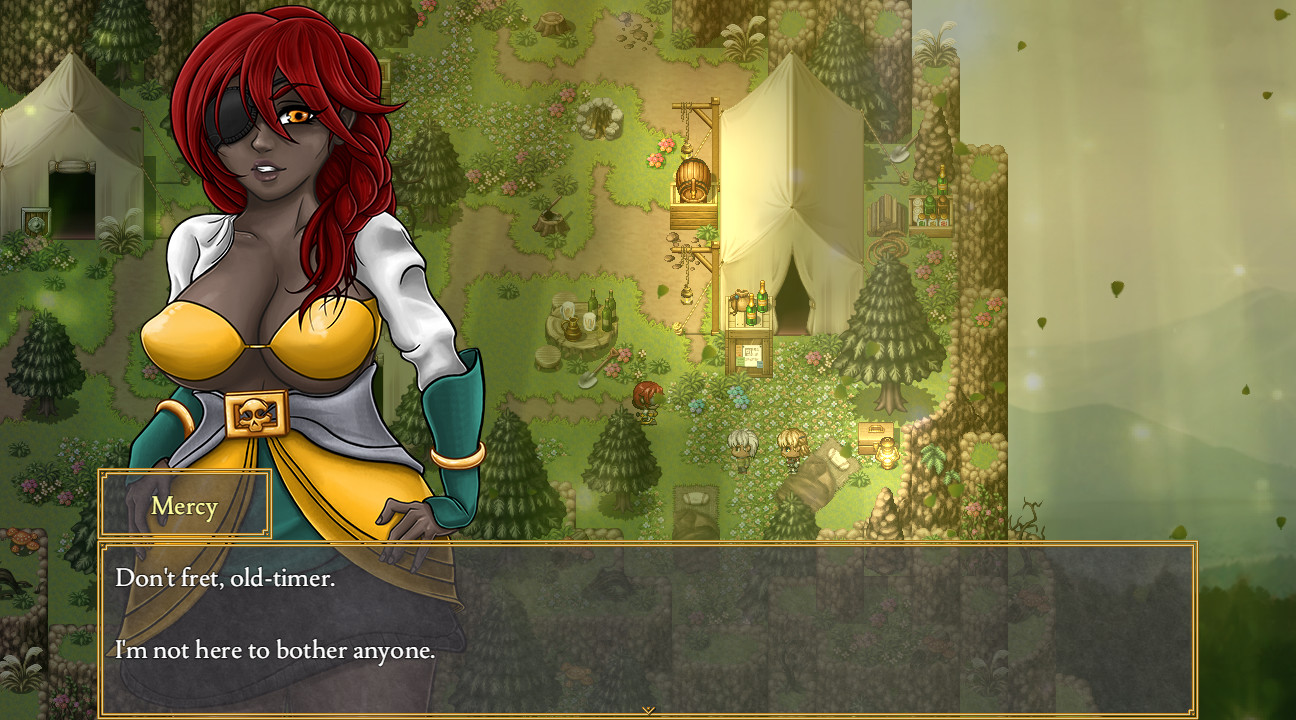Click the bedroll lying near the cliff edge
The width and height of the screenshot is (1296, 720).
[828, 462]
